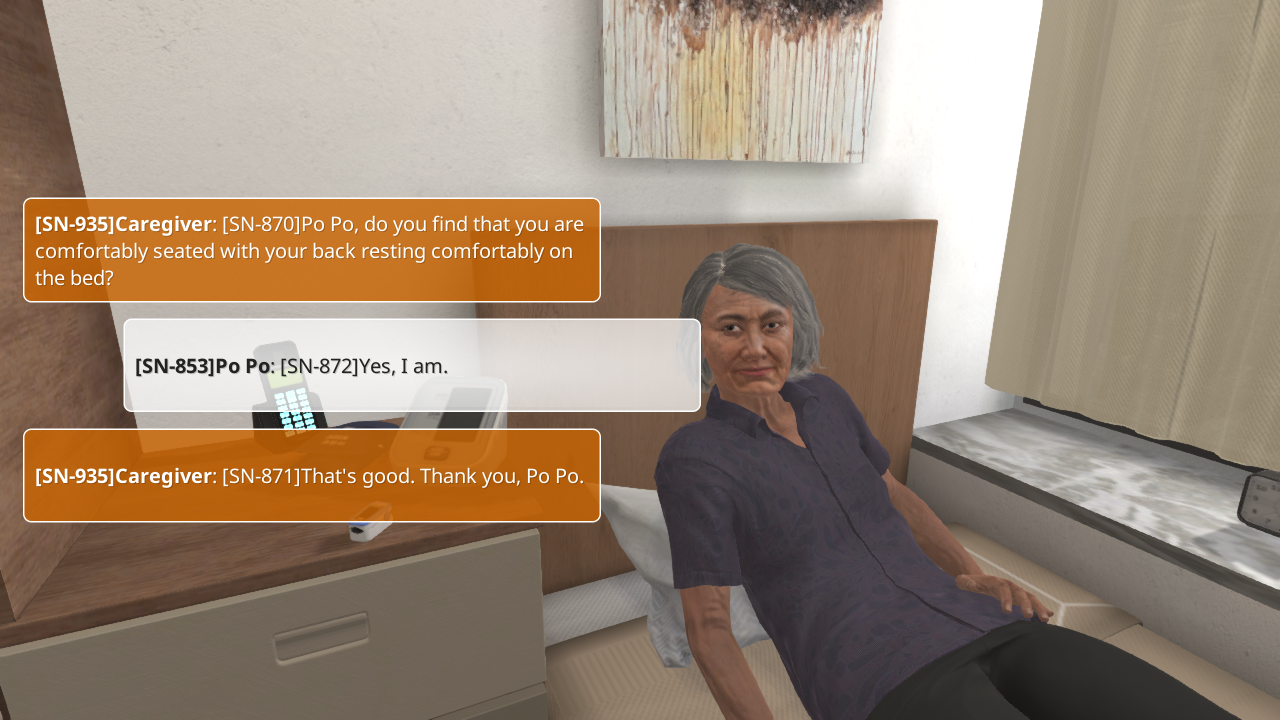Click Po Po's "Yes, I am." reply bubble
1280x720 pixels.
coord(412,365)
